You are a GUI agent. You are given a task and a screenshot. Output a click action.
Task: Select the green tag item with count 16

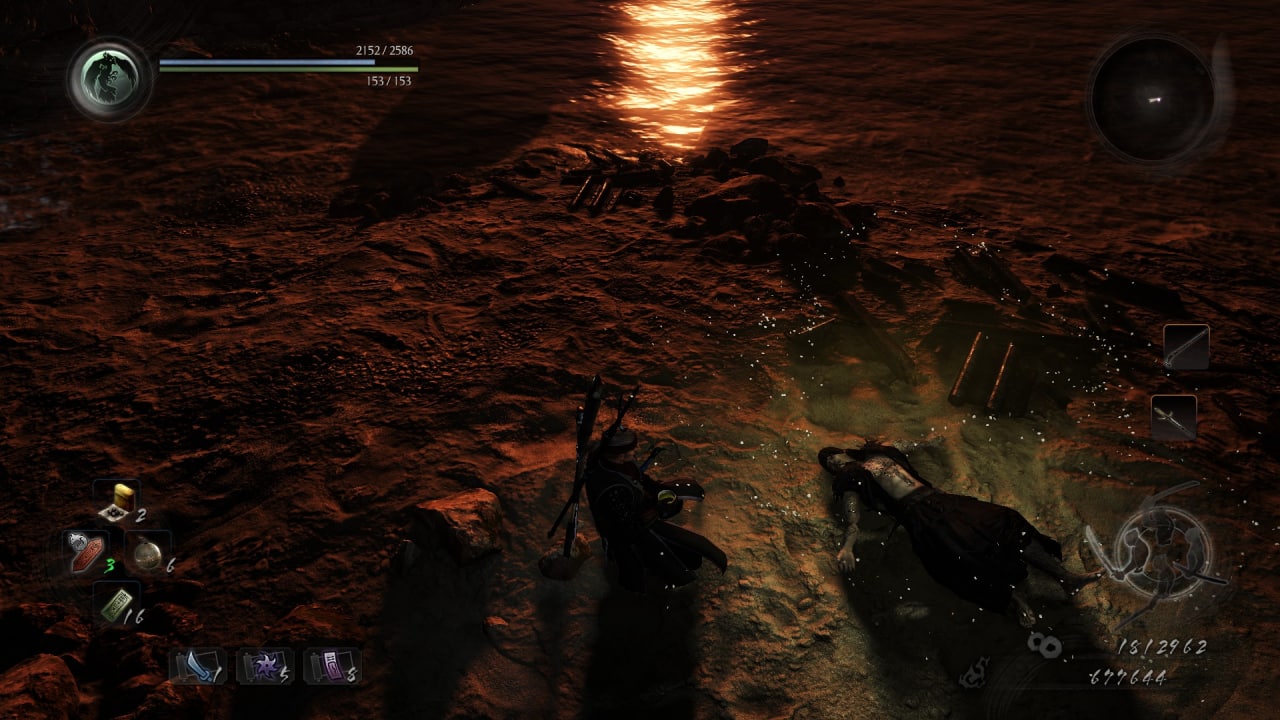point(116,603)
